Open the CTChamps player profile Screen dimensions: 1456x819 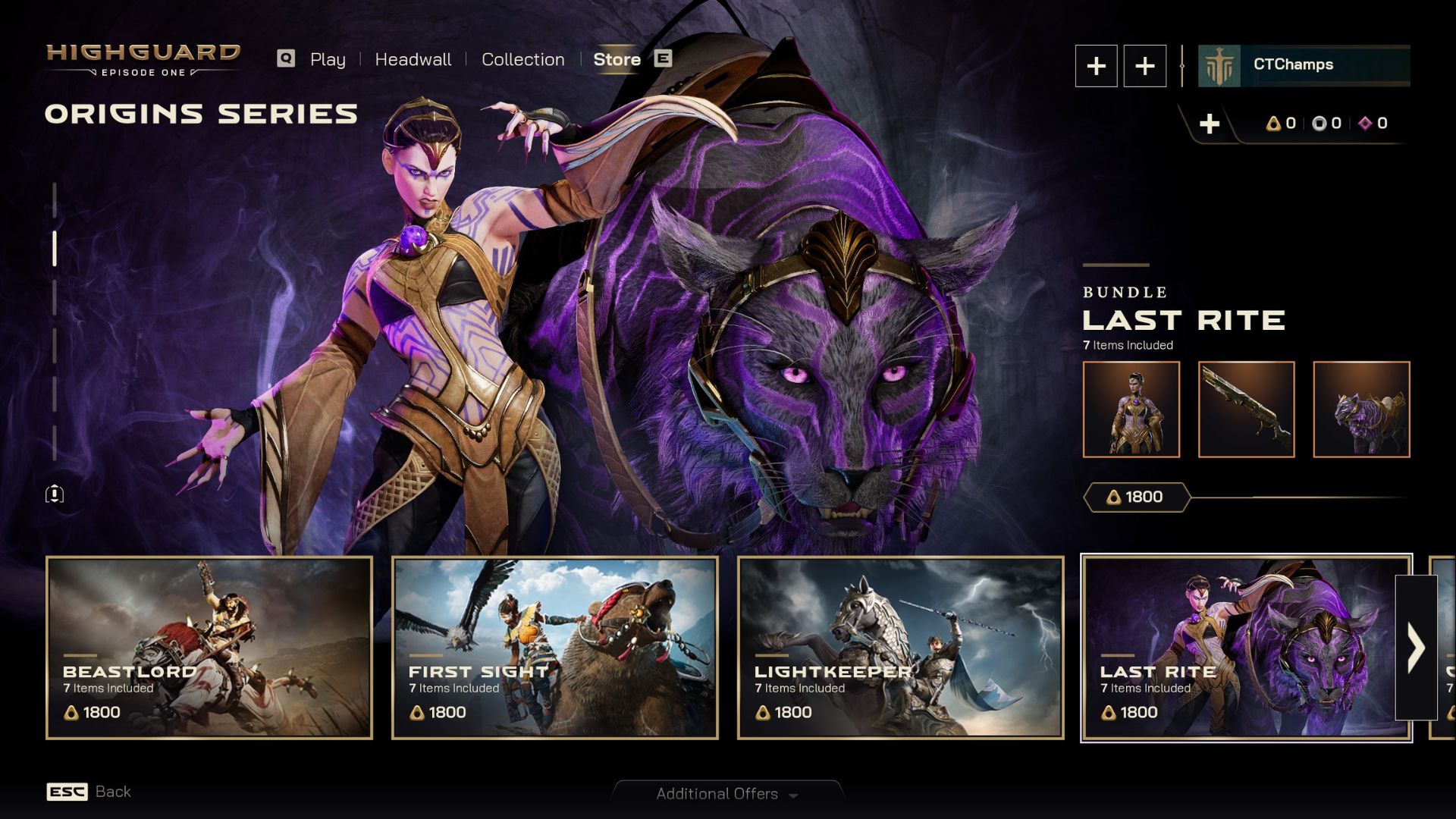(1304, 65)
